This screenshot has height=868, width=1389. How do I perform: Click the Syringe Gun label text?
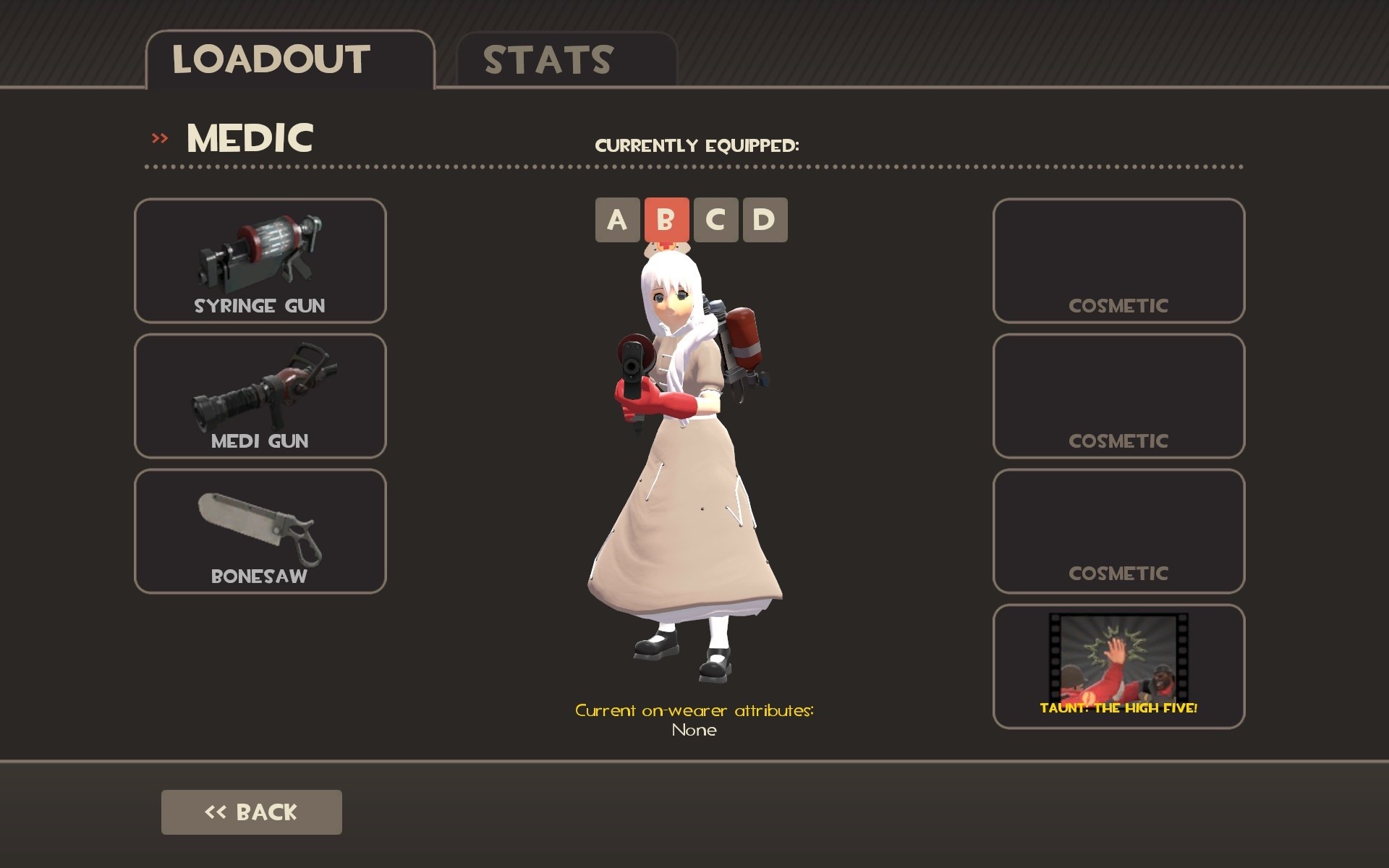[260, 305]
